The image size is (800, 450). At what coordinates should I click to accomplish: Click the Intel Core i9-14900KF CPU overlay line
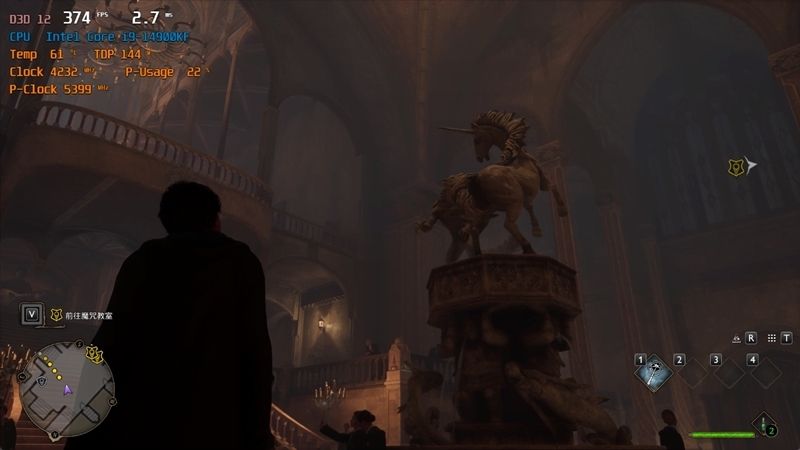click(x=99, y=36)
